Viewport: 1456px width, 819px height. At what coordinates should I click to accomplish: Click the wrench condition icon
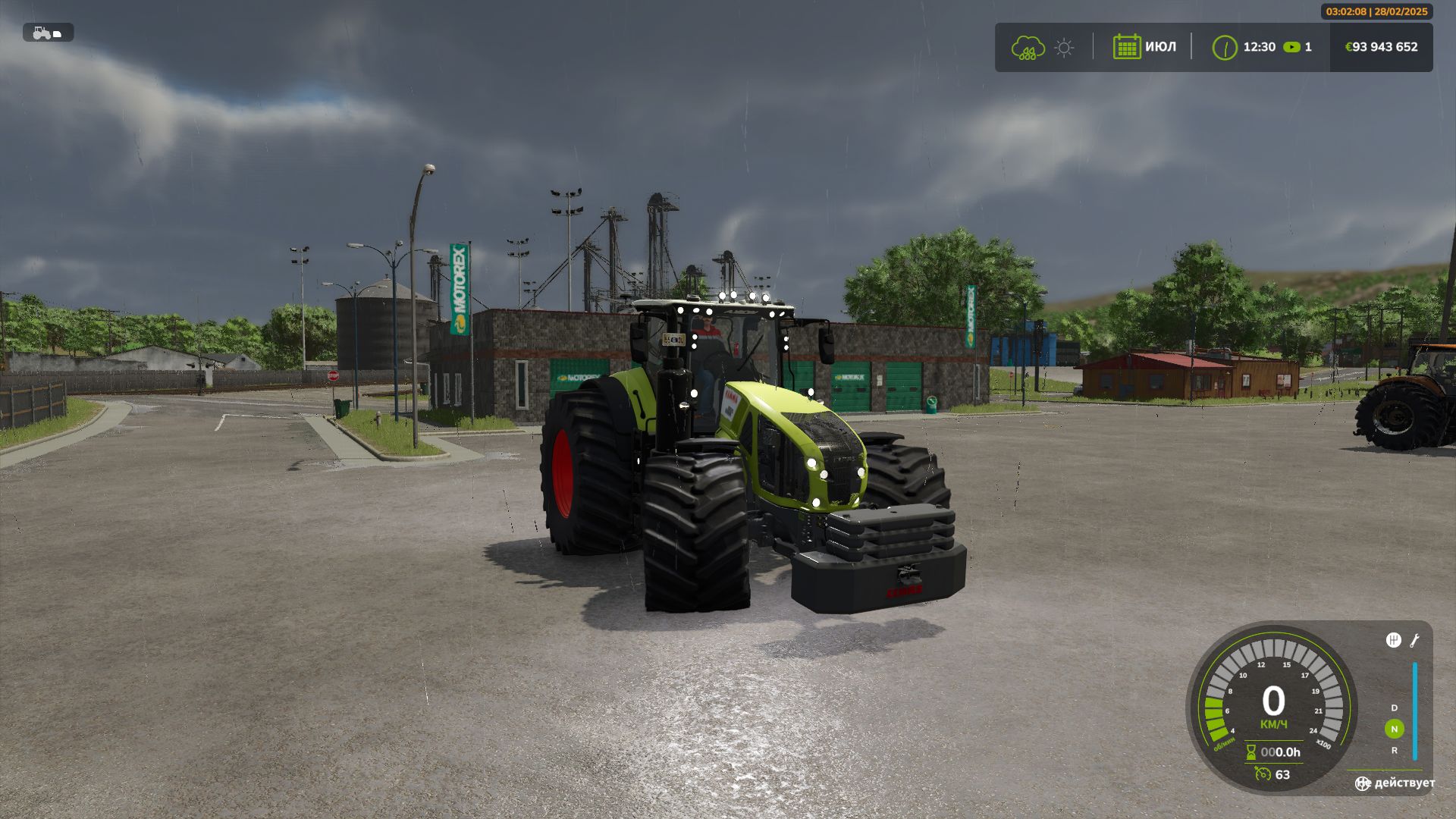pyautogui.click(x=1415, y=641)
